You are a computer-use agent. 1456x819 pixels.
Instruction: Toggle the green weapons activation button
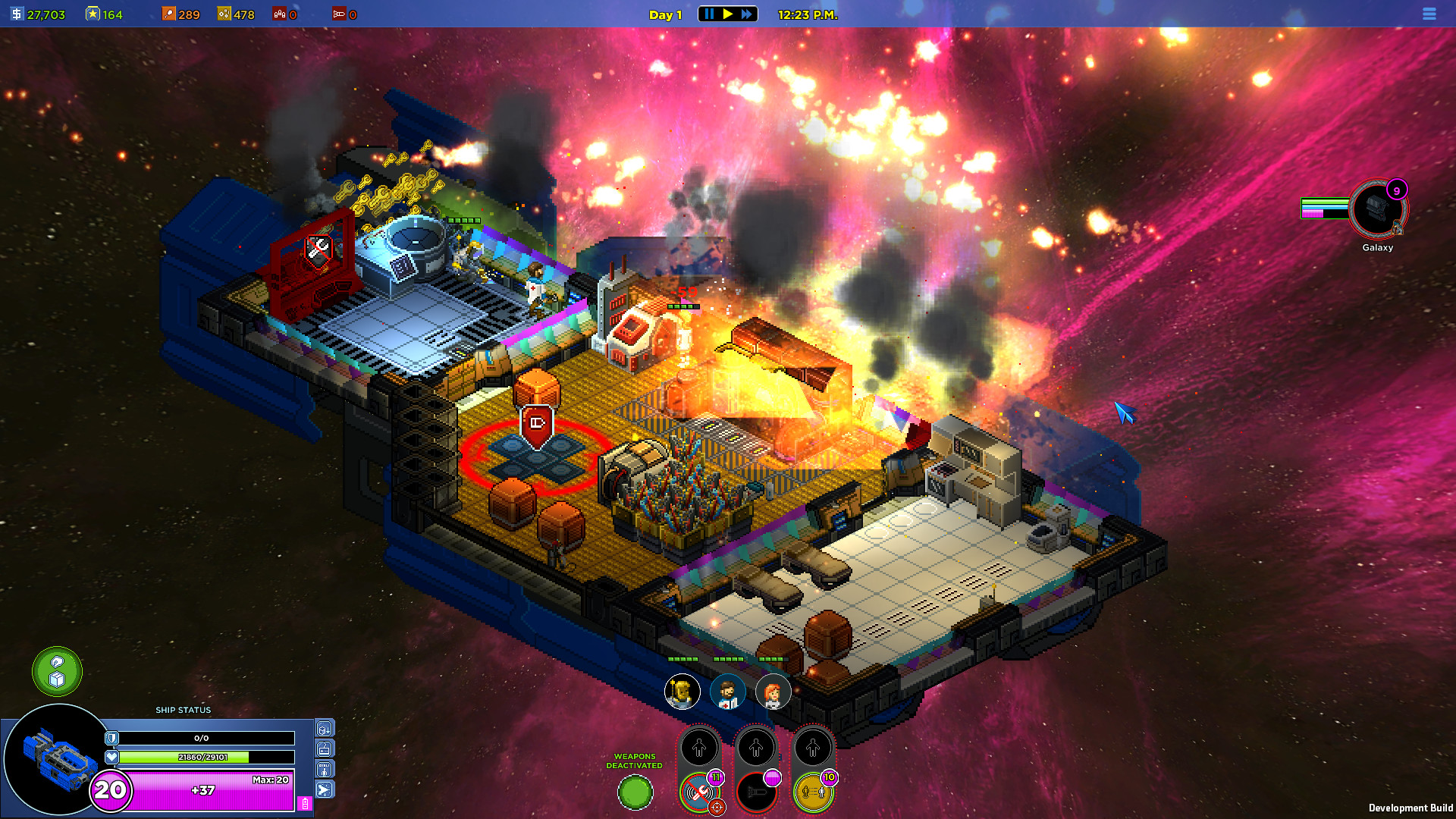635,793
